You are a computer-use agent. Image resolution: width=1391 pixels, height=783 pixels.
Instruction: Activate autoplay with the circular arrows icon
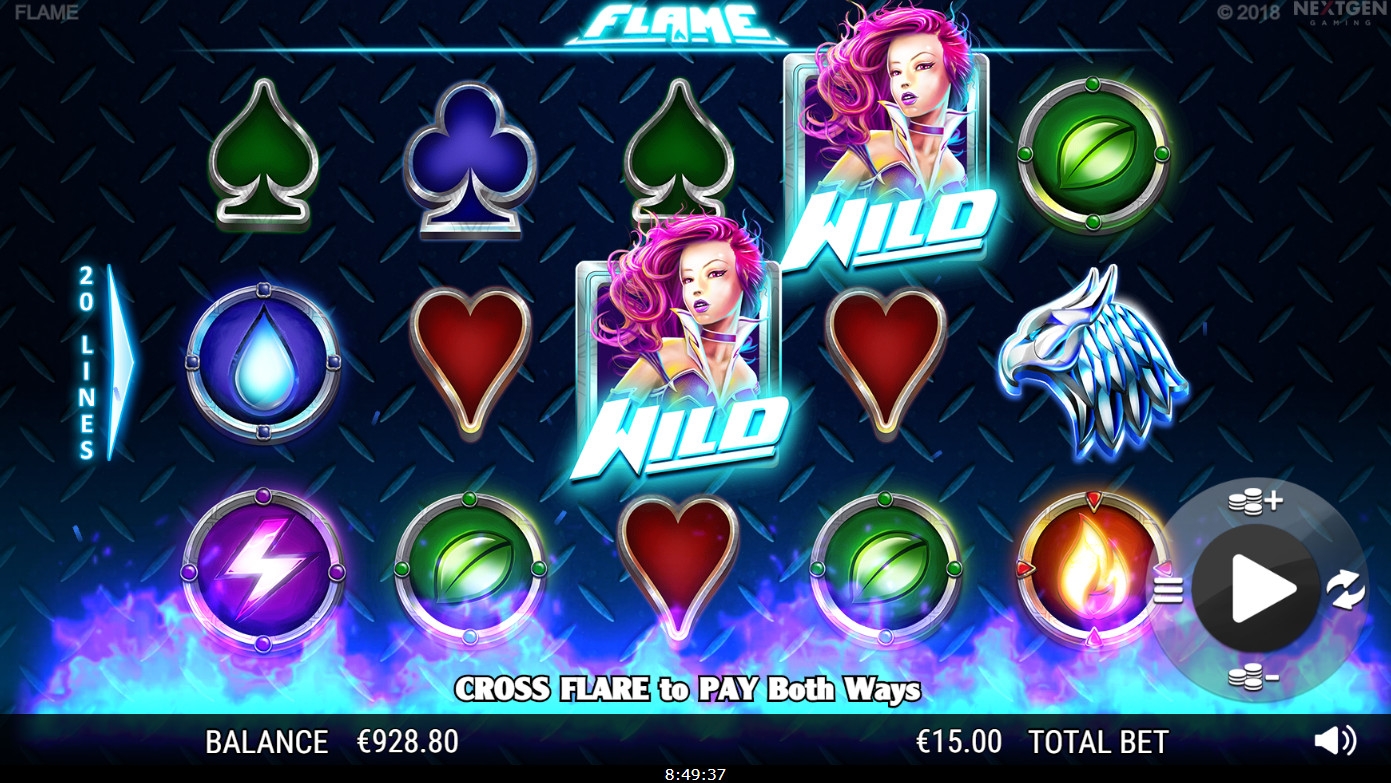1346,589
